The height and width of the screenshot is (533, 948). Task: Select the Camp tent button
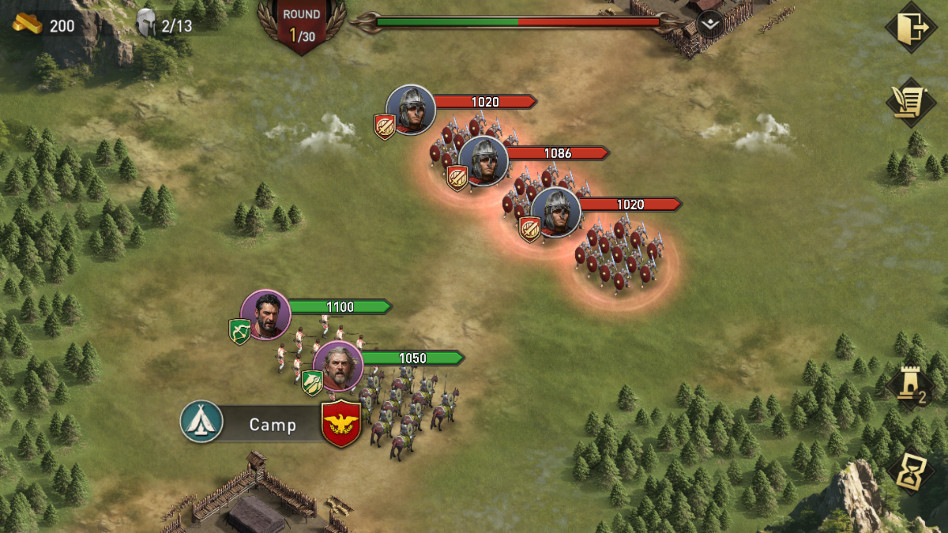point(202,423)
